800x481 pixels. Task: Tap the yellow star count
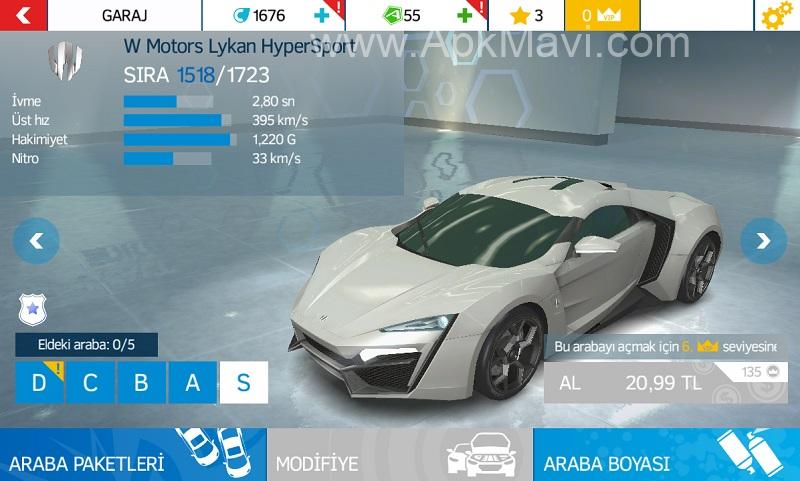(x=527, y=16)
